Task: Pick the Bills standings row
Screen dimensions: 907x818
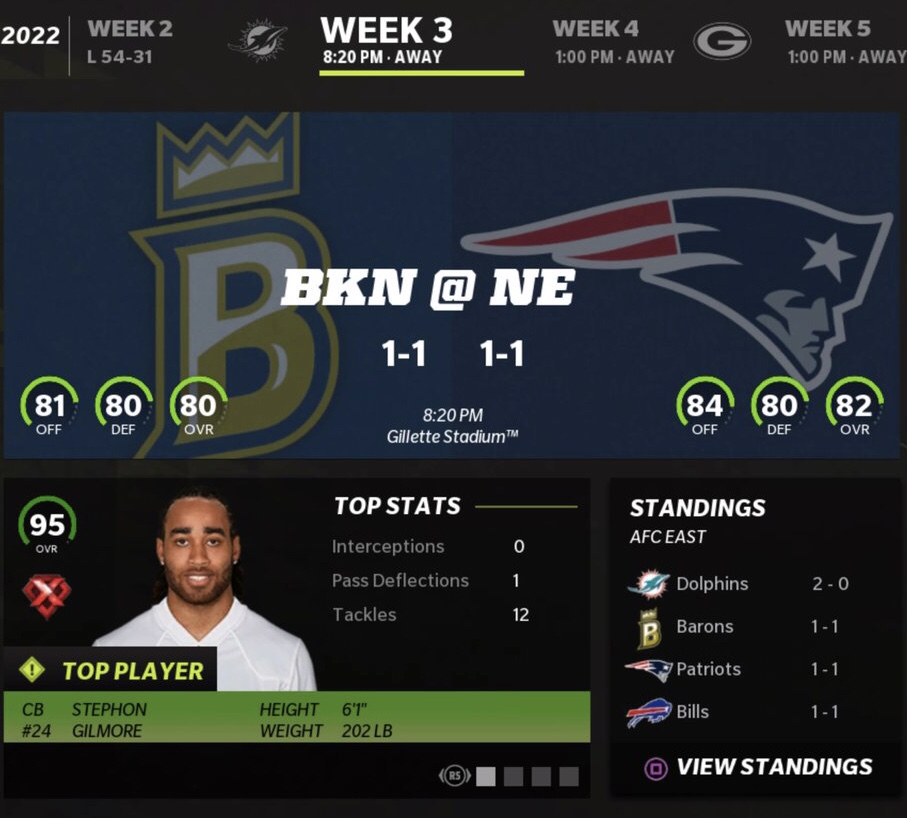Action: tap(738, 712)
